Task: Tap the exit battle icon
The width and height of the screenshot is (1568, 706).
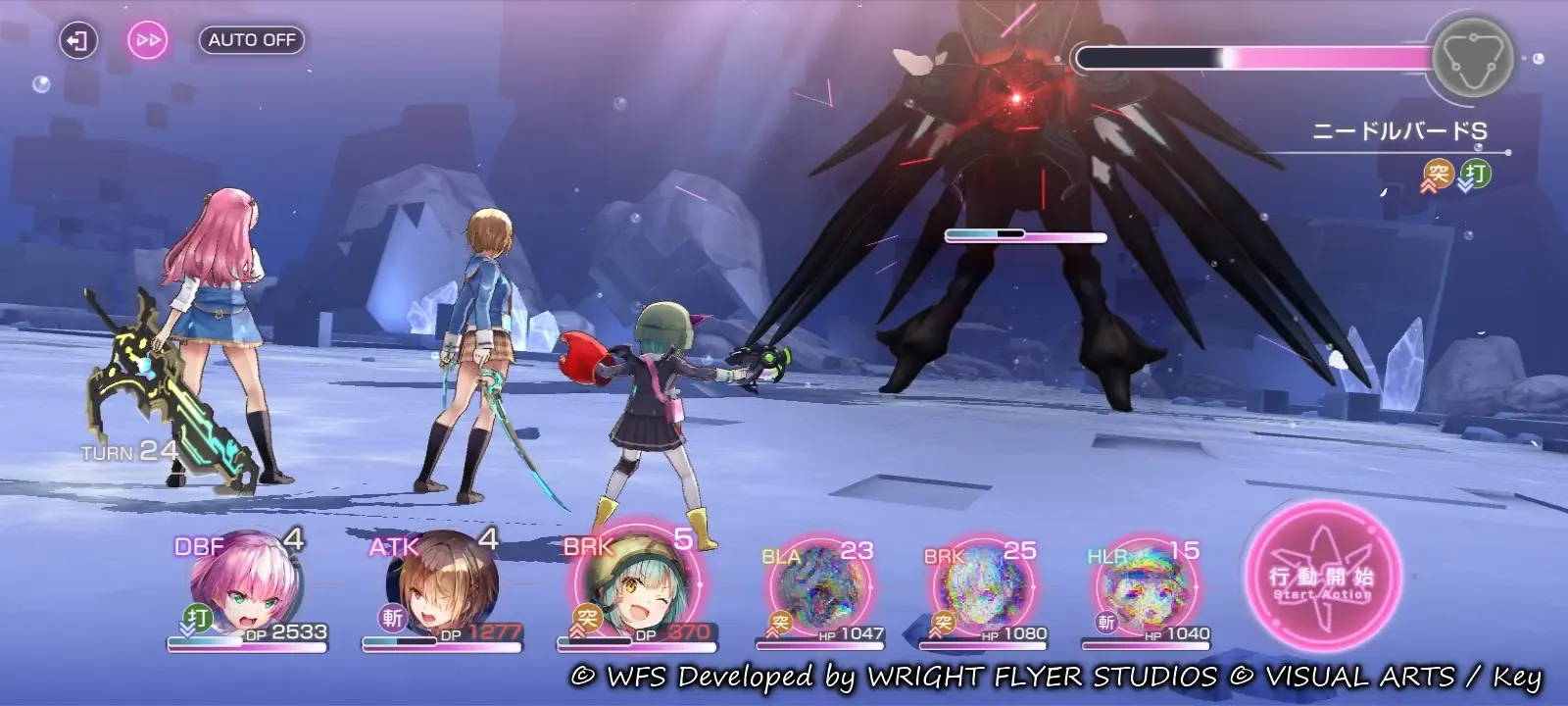Action: [x=77, y=40]
